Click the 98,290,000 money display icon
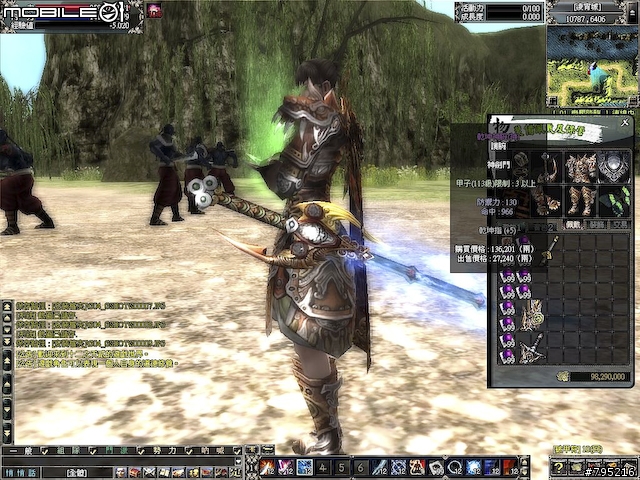 pyautogui.click(x=562, y=376)
